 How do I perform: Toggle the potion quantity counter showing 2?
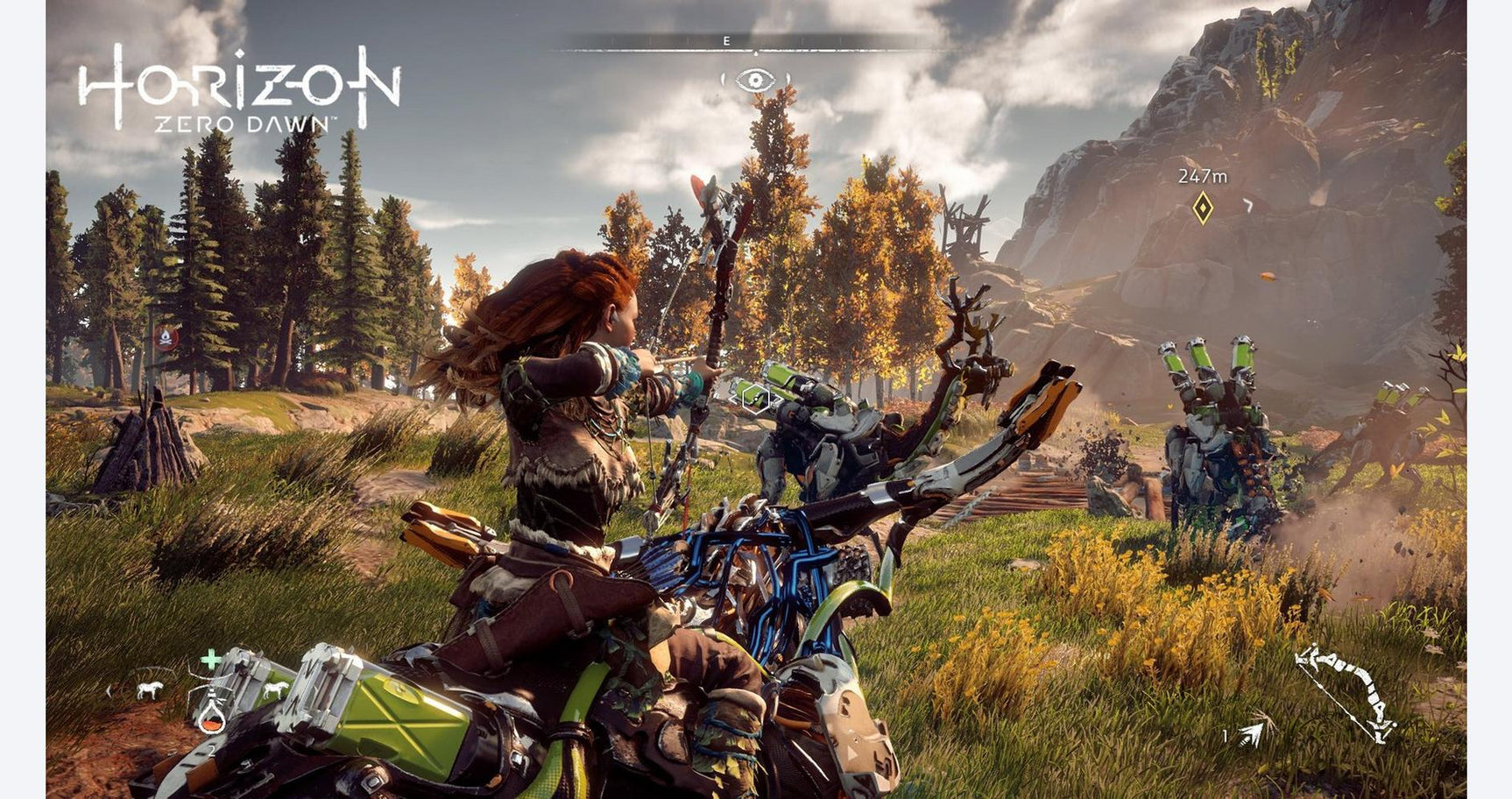click(x=211, y=749)
